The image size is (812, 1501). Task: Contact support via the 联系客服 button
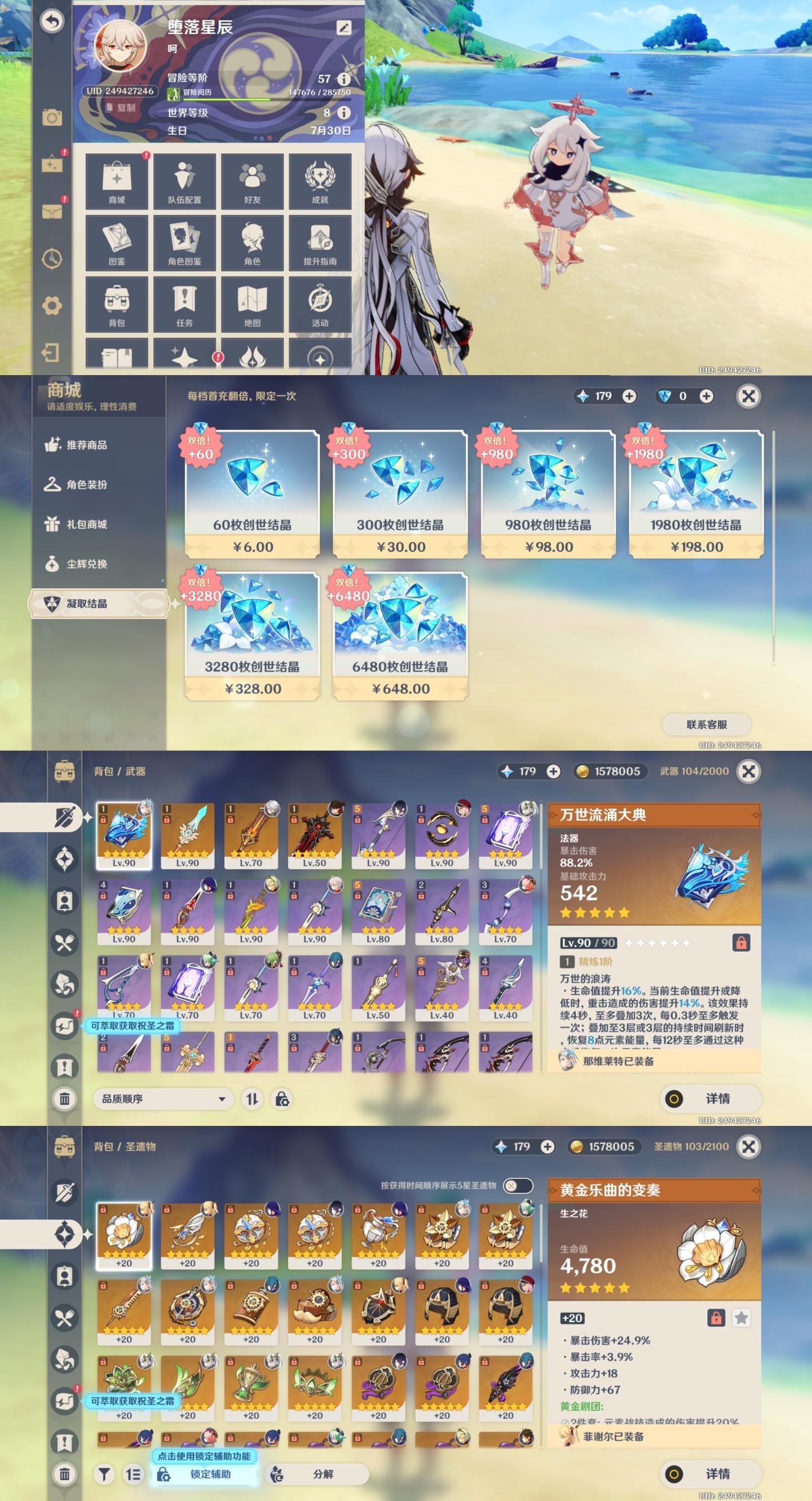(x=707, y=724)
